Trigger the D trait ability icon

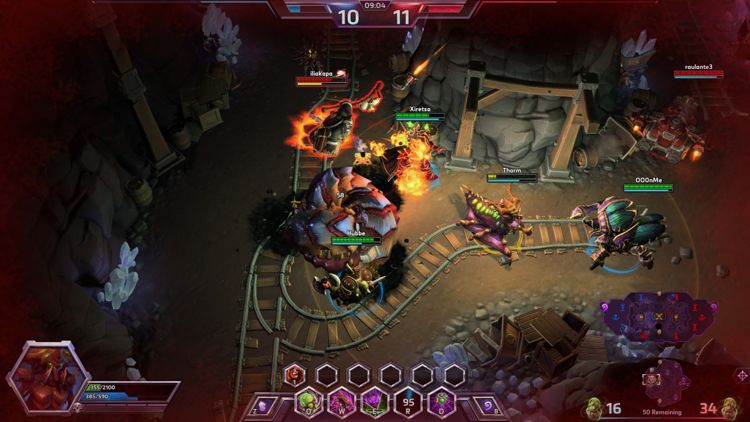coord(440,404)
